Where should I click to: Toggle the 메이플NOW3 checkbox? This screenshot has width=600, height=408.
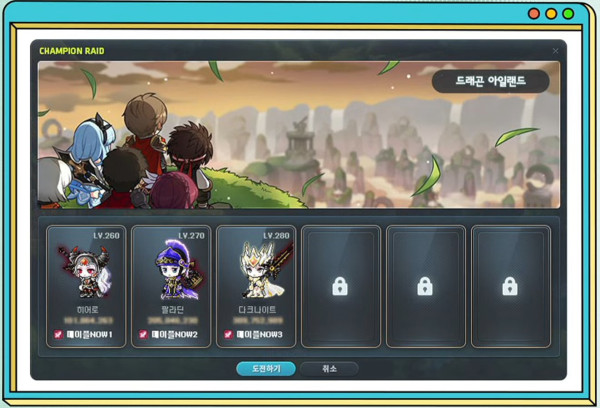tap(227, 334)
